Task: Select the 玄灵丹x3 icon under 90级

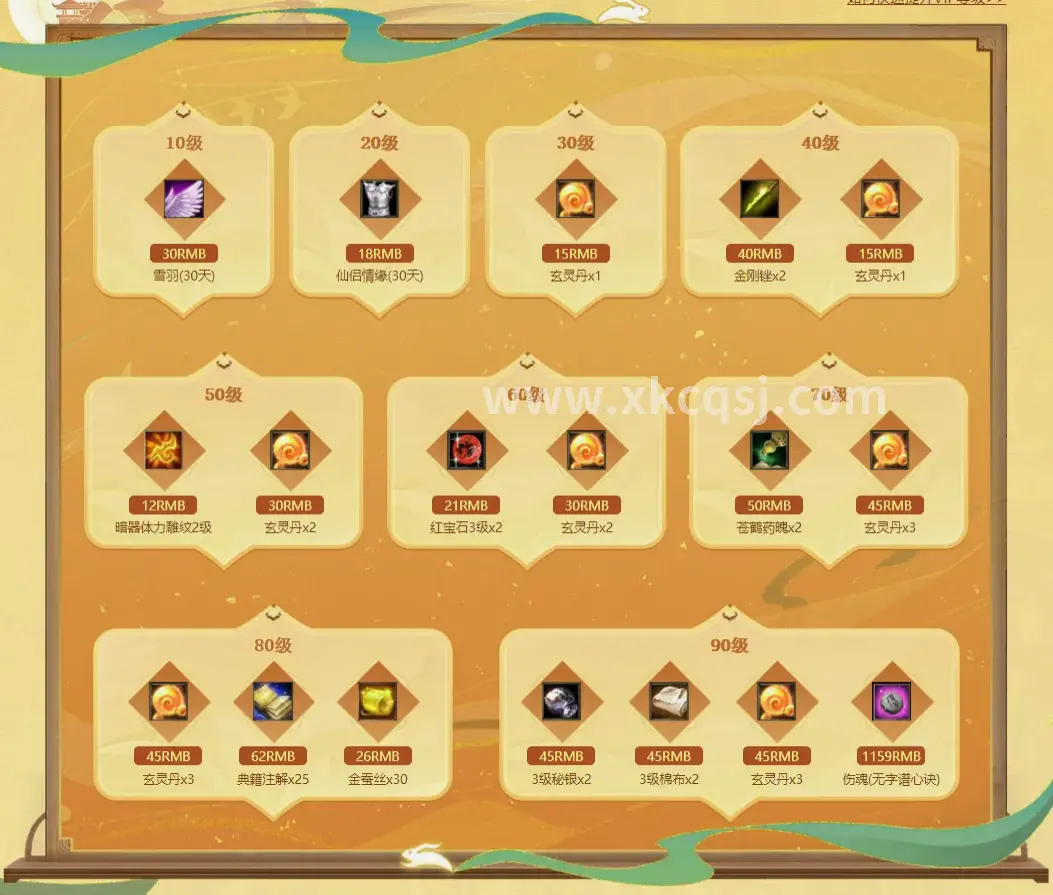Action: (777, 702)
